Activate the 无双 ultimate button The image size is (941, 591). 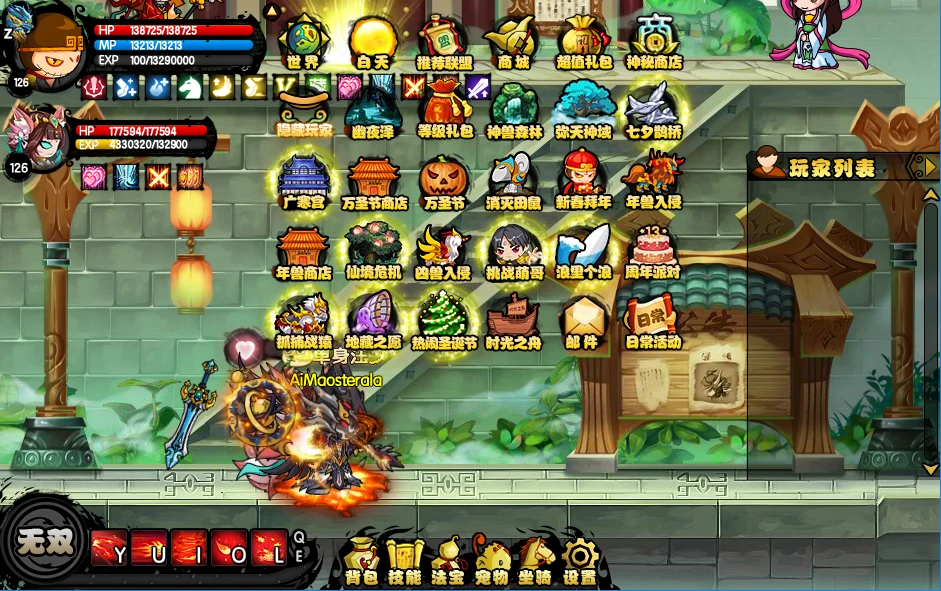pyautogui.click(x=45, y=540)
